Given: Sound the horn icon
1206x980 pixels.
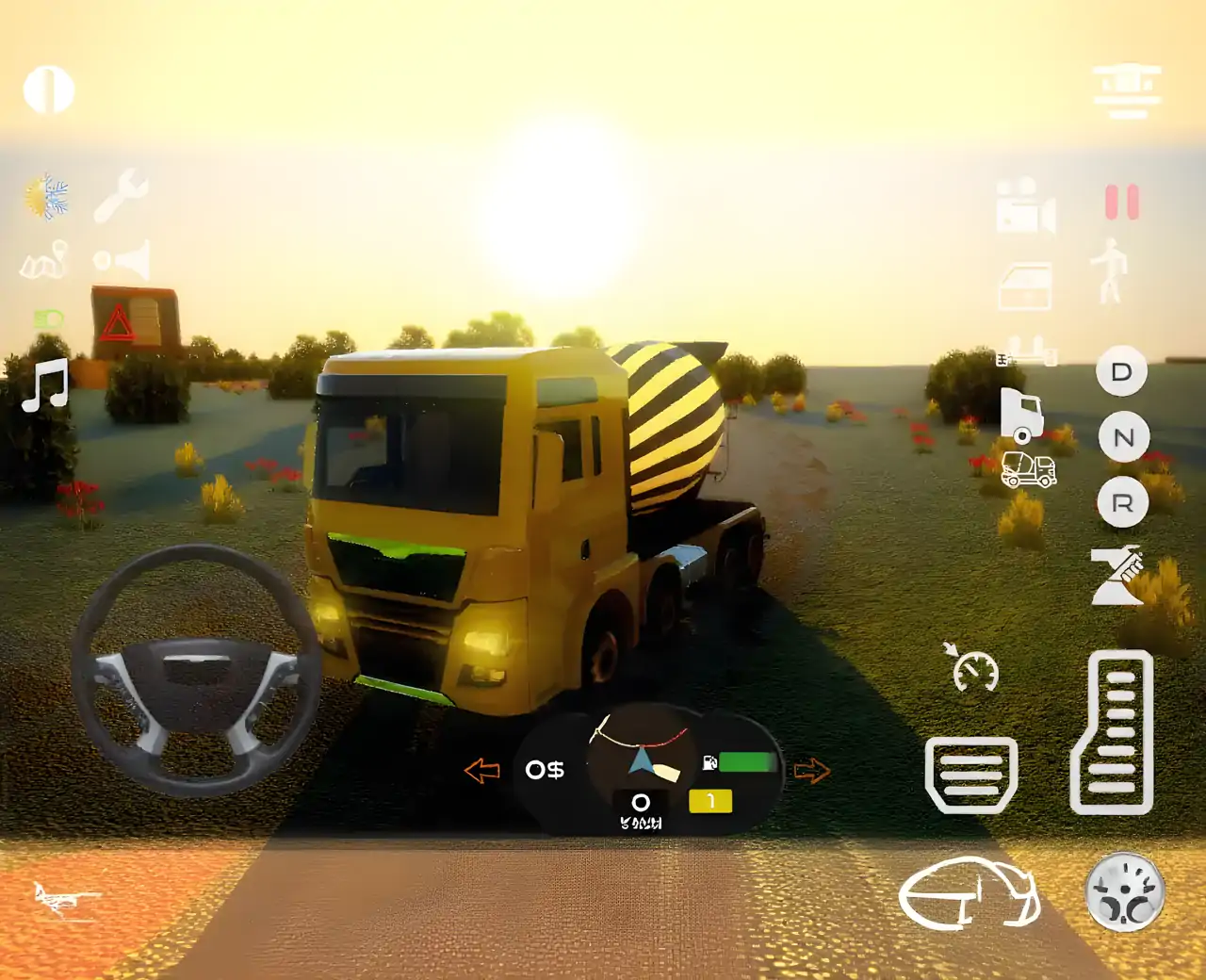Looking at the screenshot, I should 122,260.
